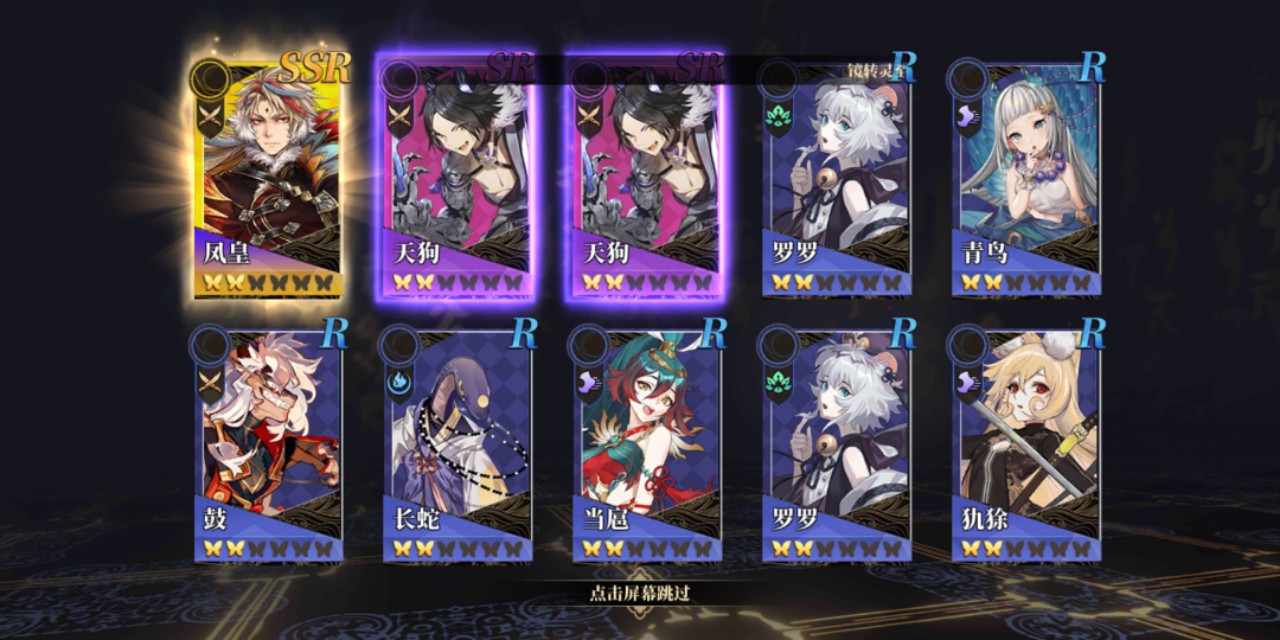Click the 点击屏幕跳过 skip prompt
The image size is (1280, 640).
640,593
